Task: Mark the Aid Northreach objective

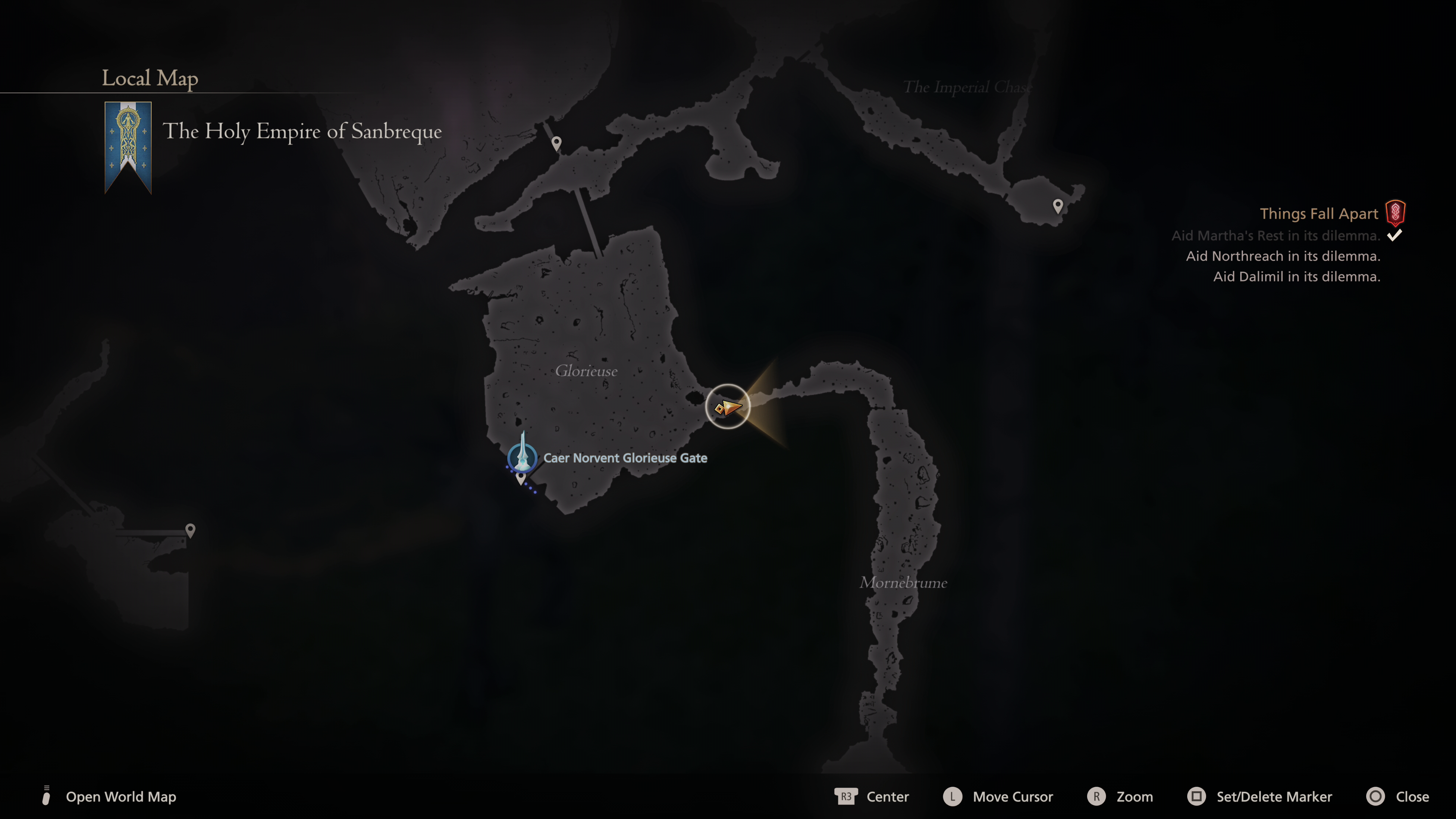Action: [1283, 256]
